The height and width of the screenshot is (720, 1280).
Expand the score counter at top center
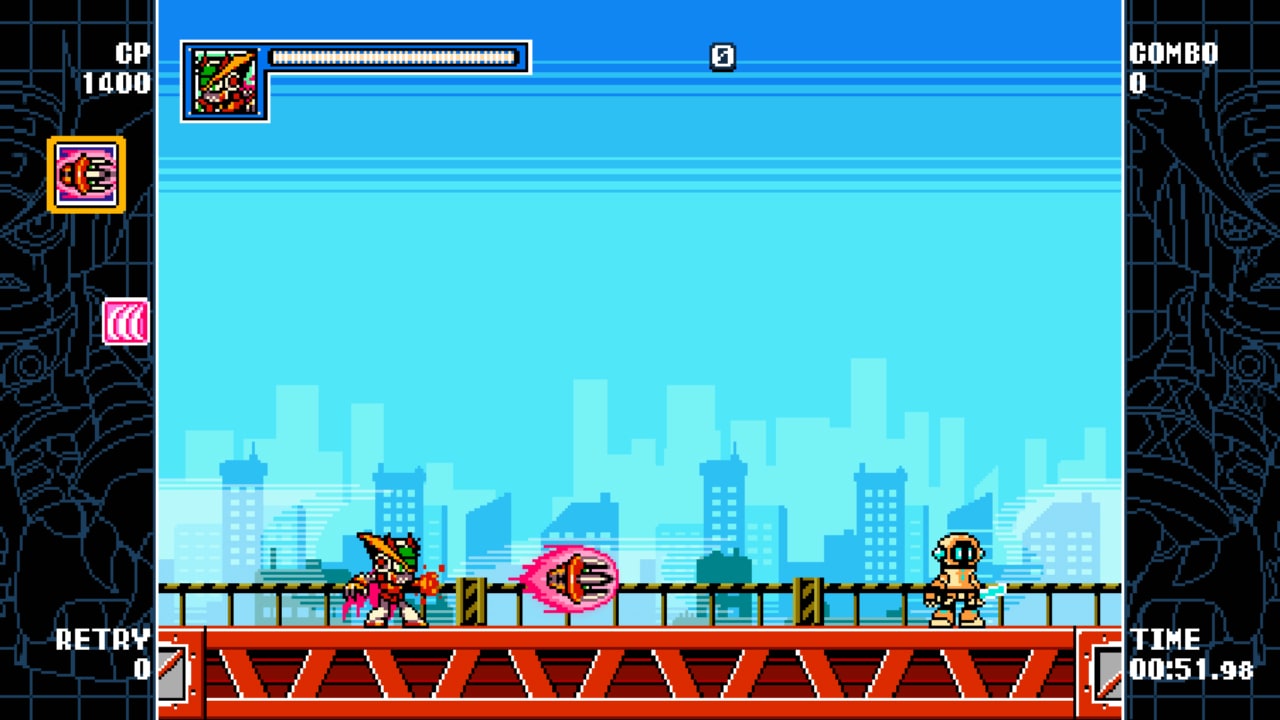click(x=723, y=58)
